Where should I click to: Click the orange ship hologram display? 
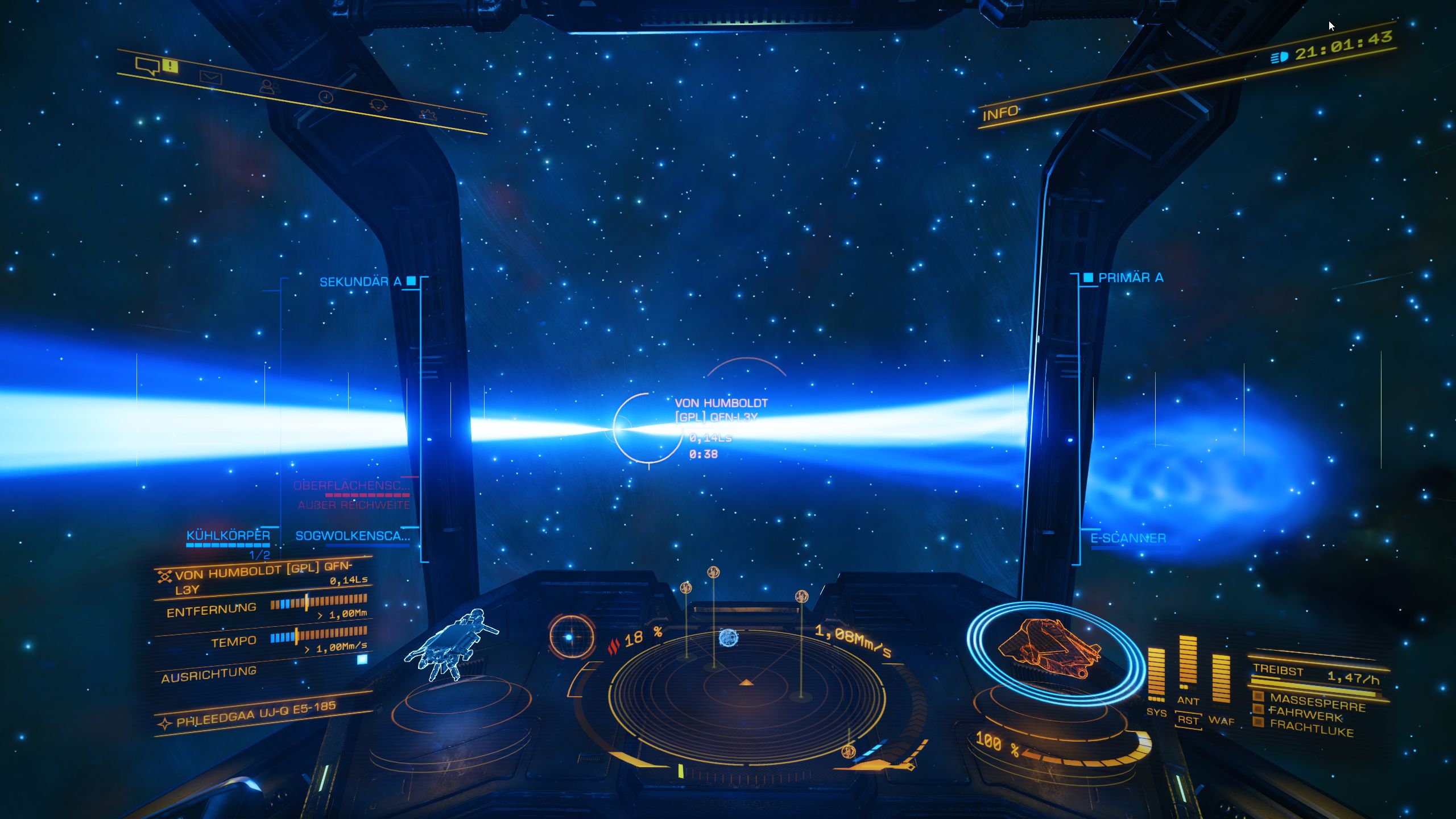1048,648
